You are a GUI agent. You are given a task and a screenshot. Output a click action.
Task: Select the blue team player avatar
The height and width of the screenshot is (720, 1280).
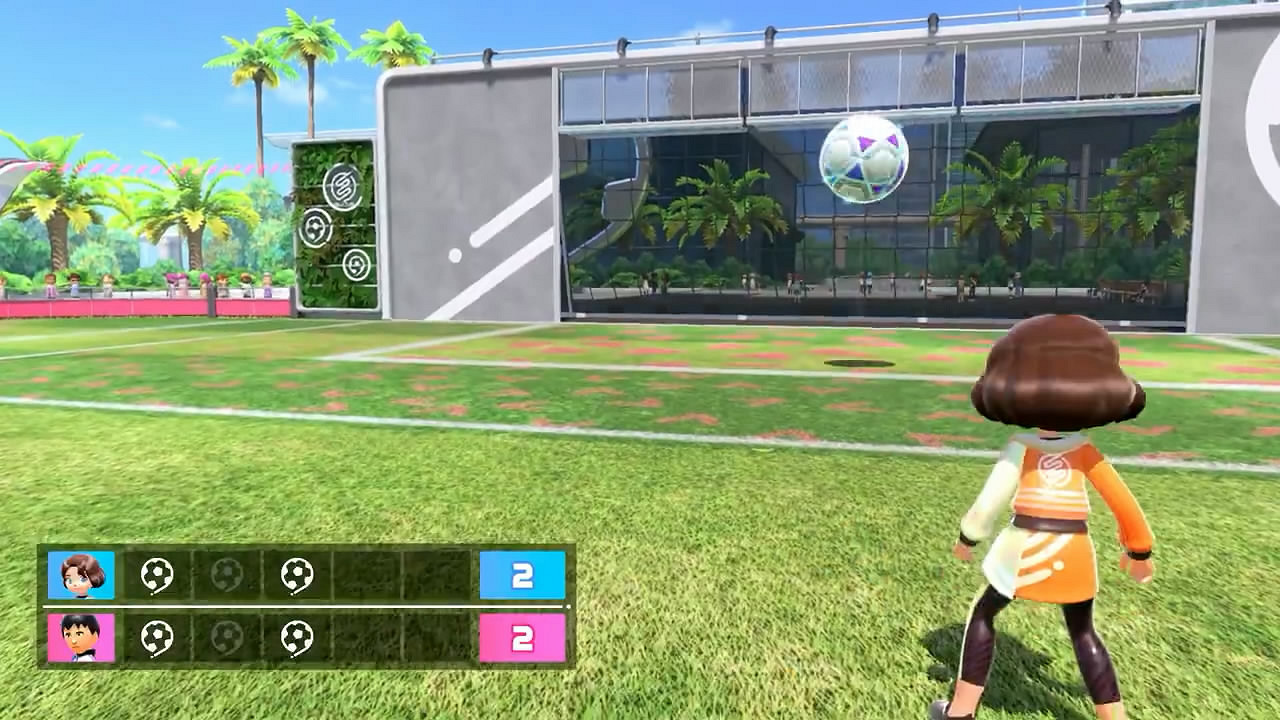(x=80, y=573)
